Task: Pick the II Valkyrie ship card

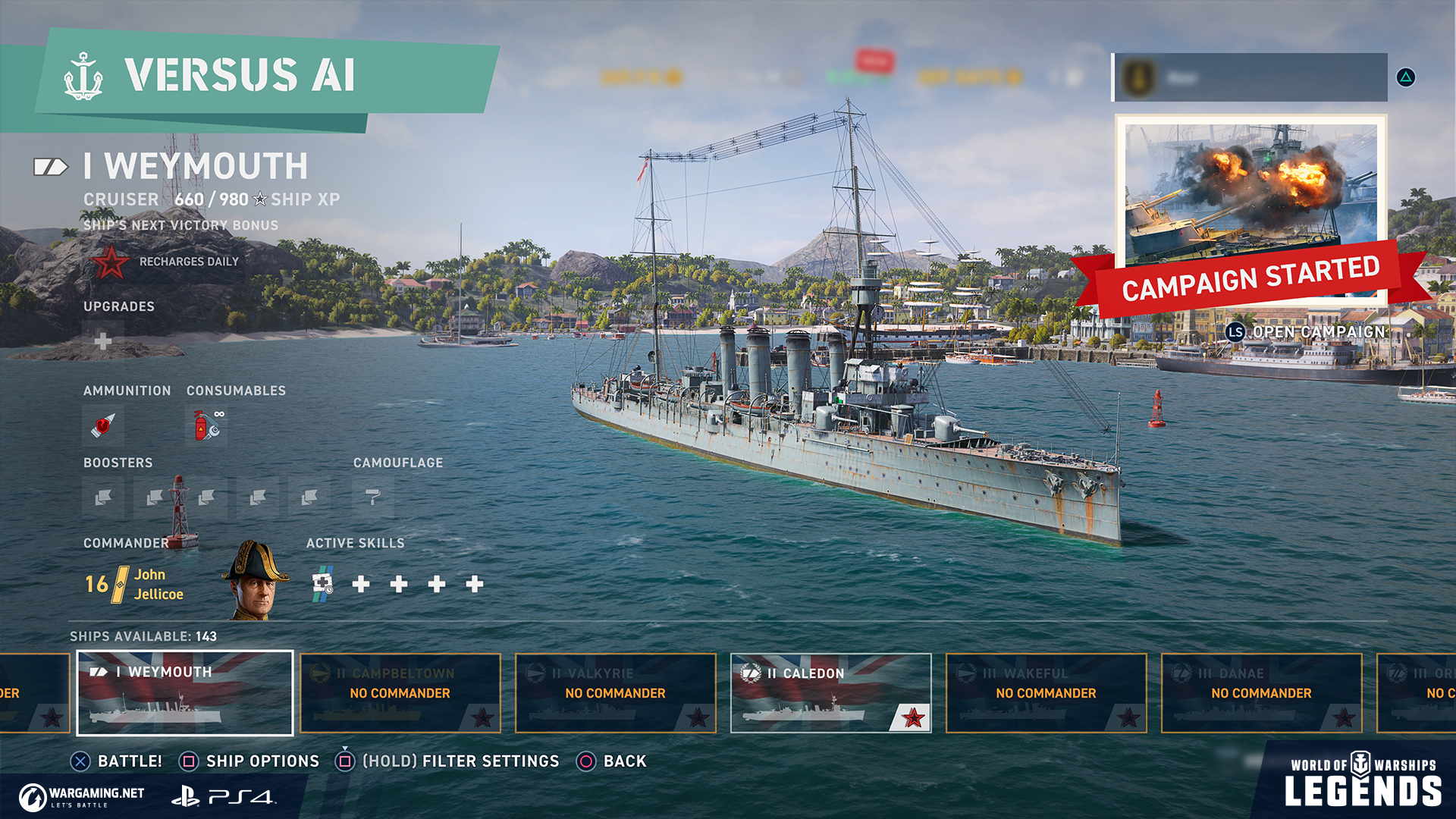Action: tap(616, 693)
